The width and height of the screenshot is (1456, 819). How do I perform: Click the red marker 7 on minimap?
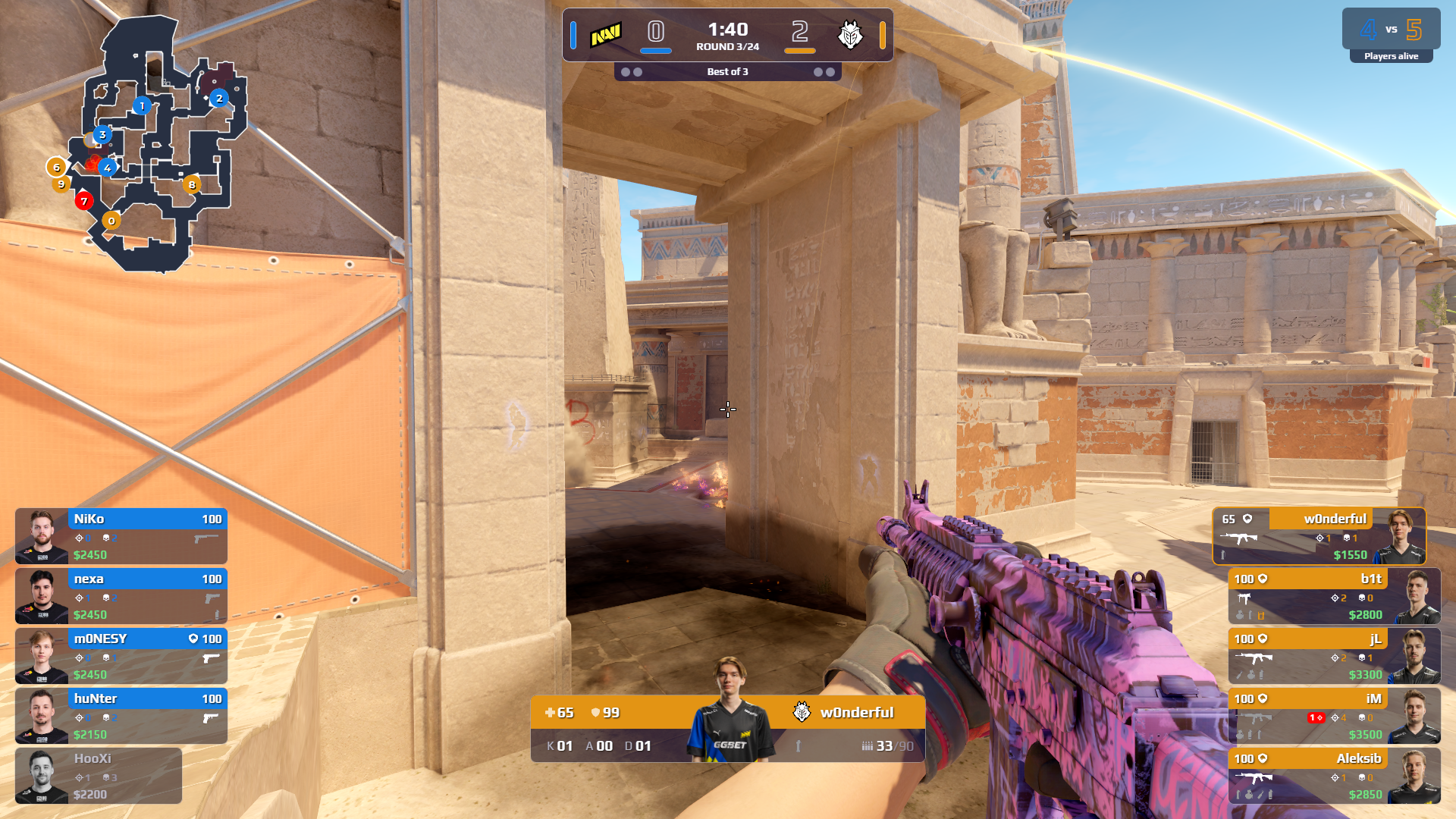click(84, 201)
